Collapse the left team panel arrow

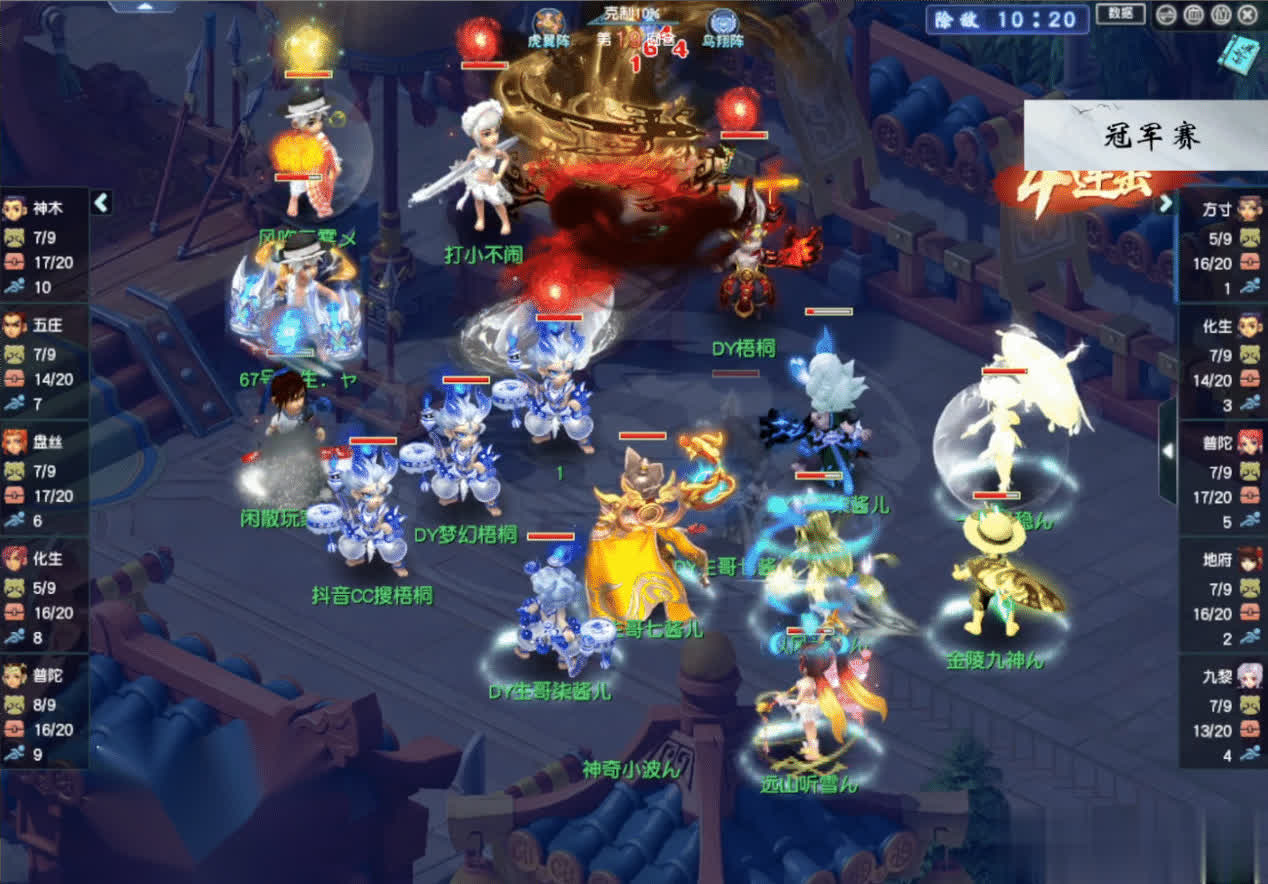tap(101, 203)
